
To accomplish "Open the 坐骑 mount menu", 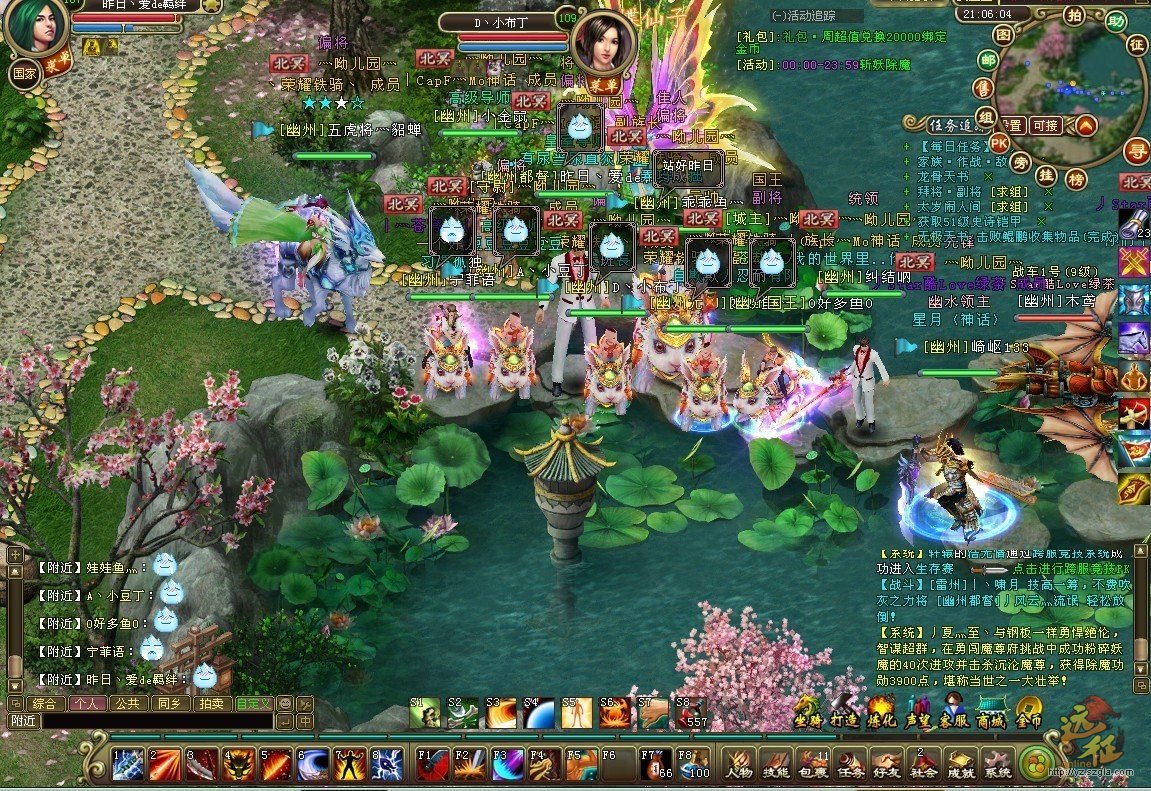I will coord(809,719).
